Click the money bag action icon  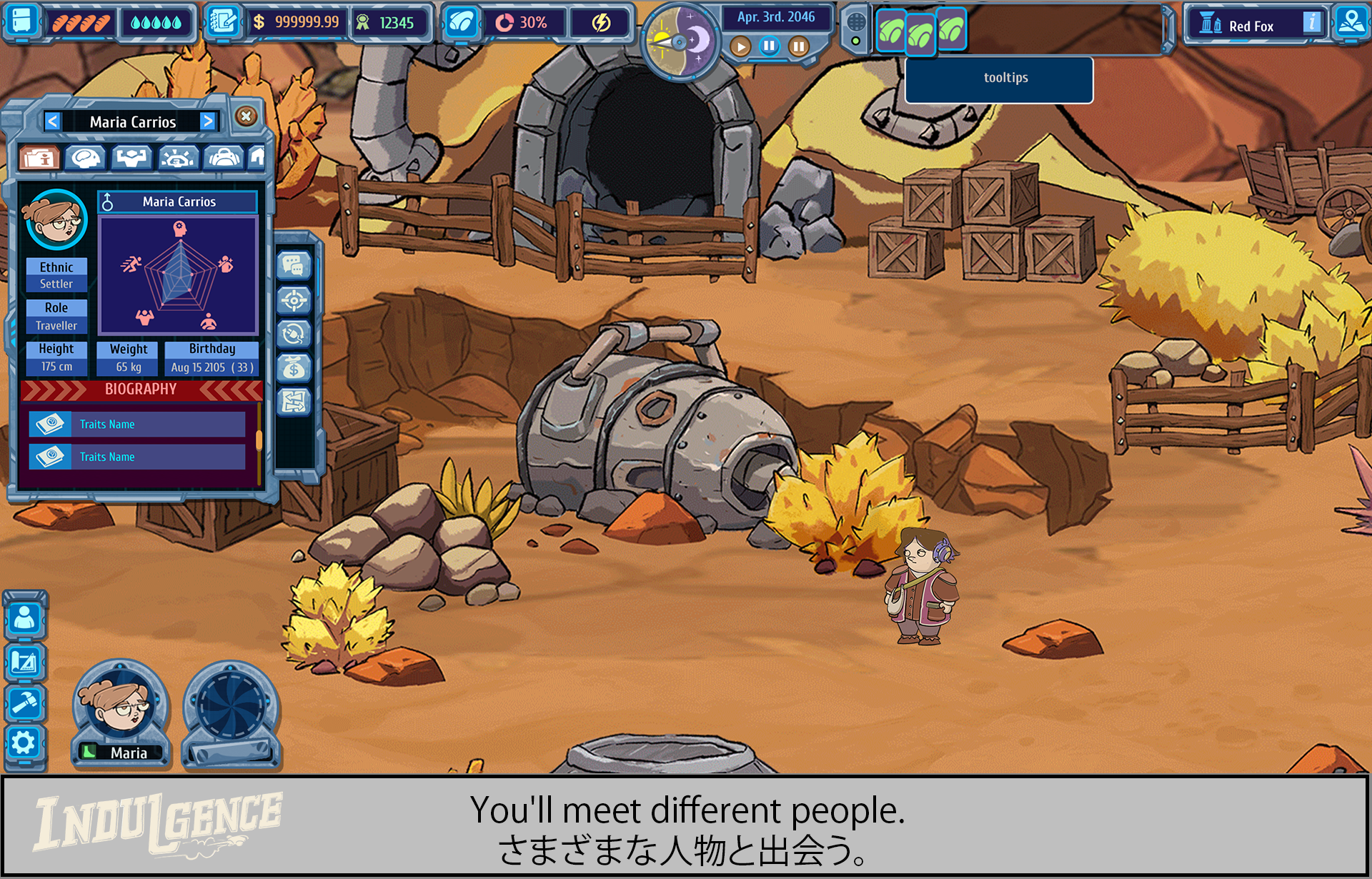click(294, 369)
